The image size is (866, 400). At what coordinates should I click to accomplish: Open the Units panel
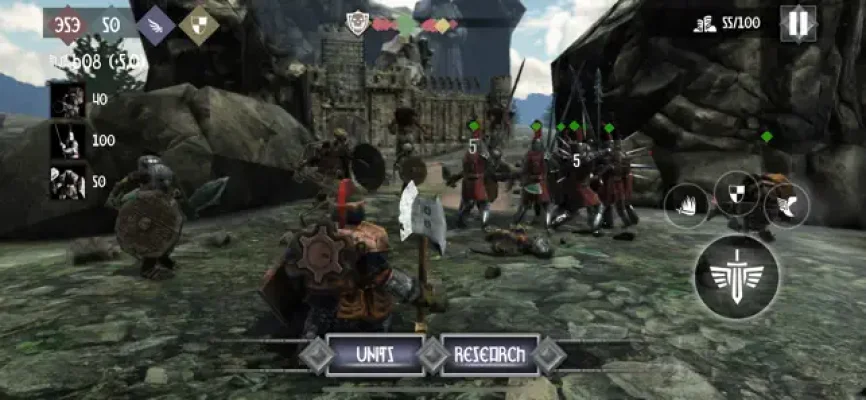tap(375, 354)
